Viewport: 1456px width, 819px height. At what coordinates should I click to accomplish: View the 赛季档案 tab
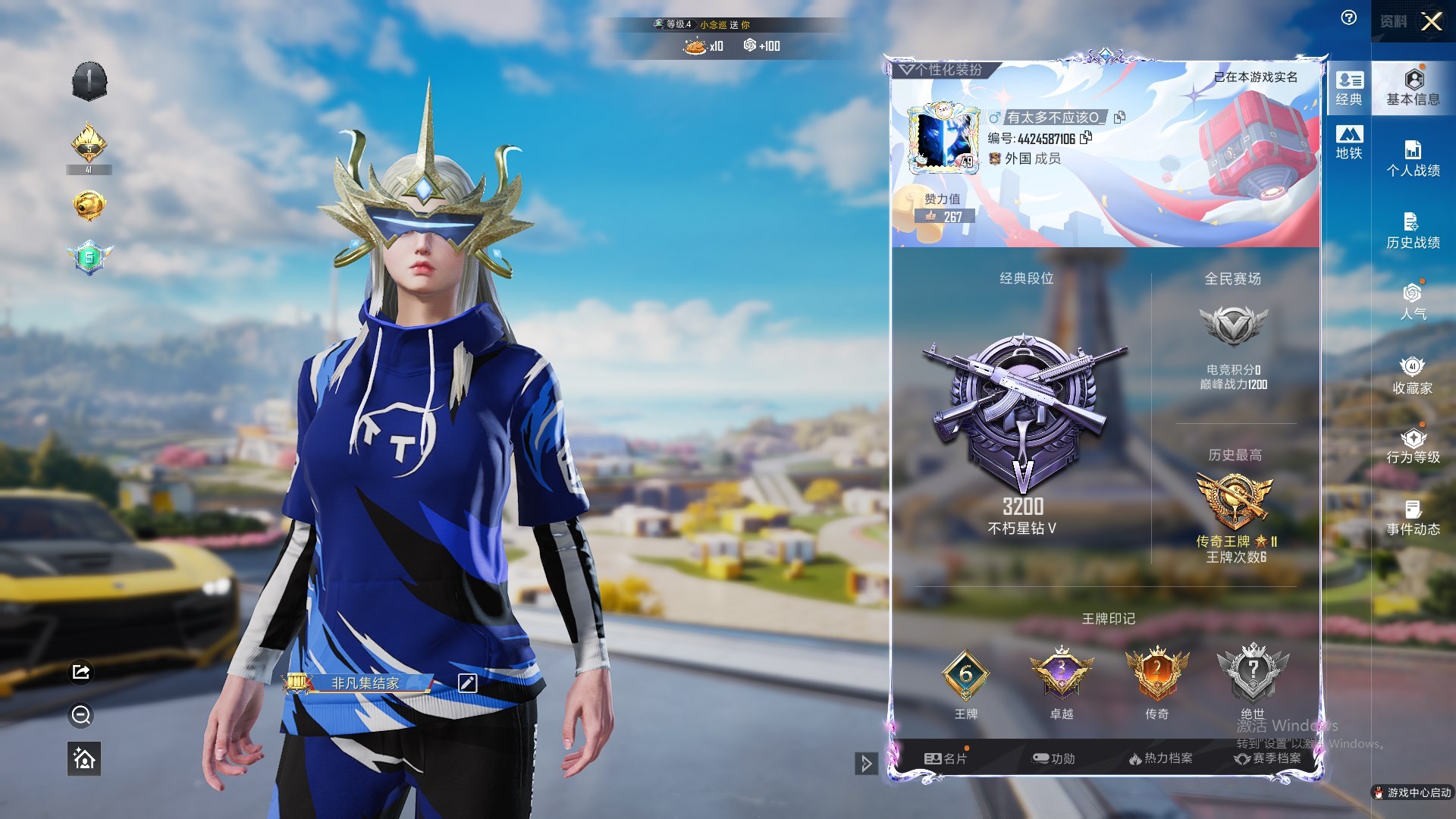pos(1267,758)
